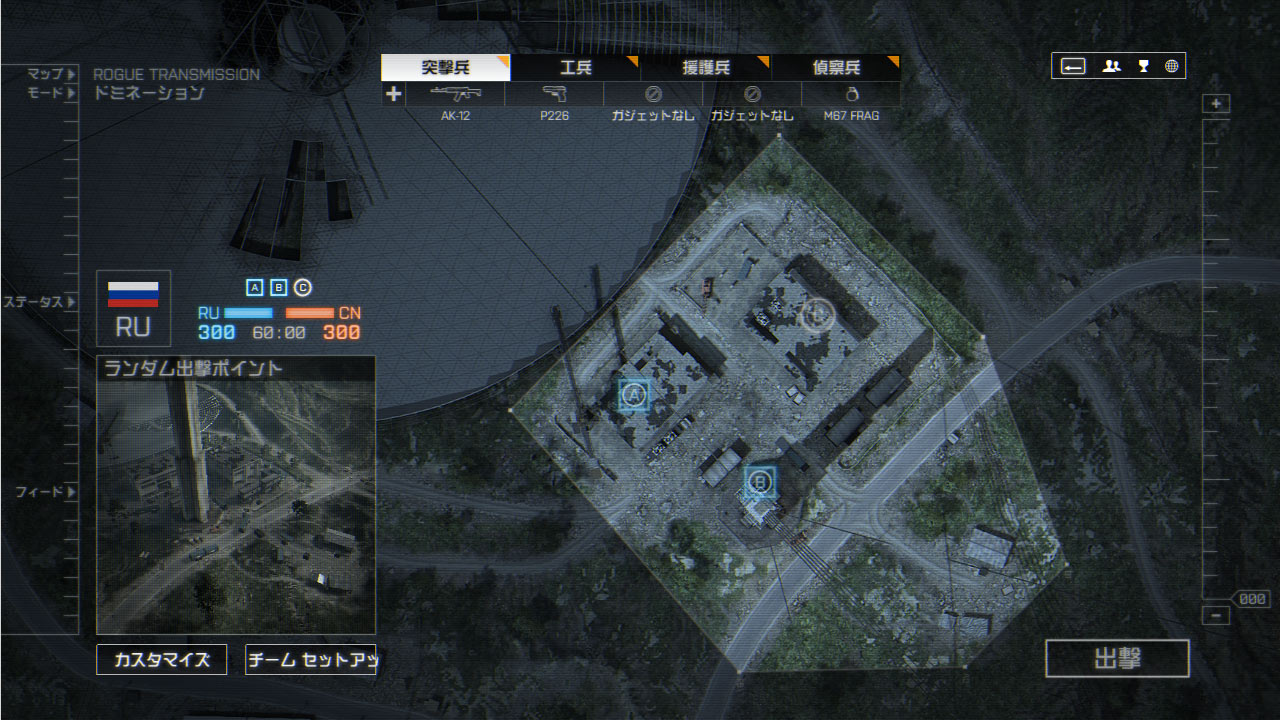Open the squad players icon
Viewport: 1280px width, 720px height.
tap(1111, 67)
